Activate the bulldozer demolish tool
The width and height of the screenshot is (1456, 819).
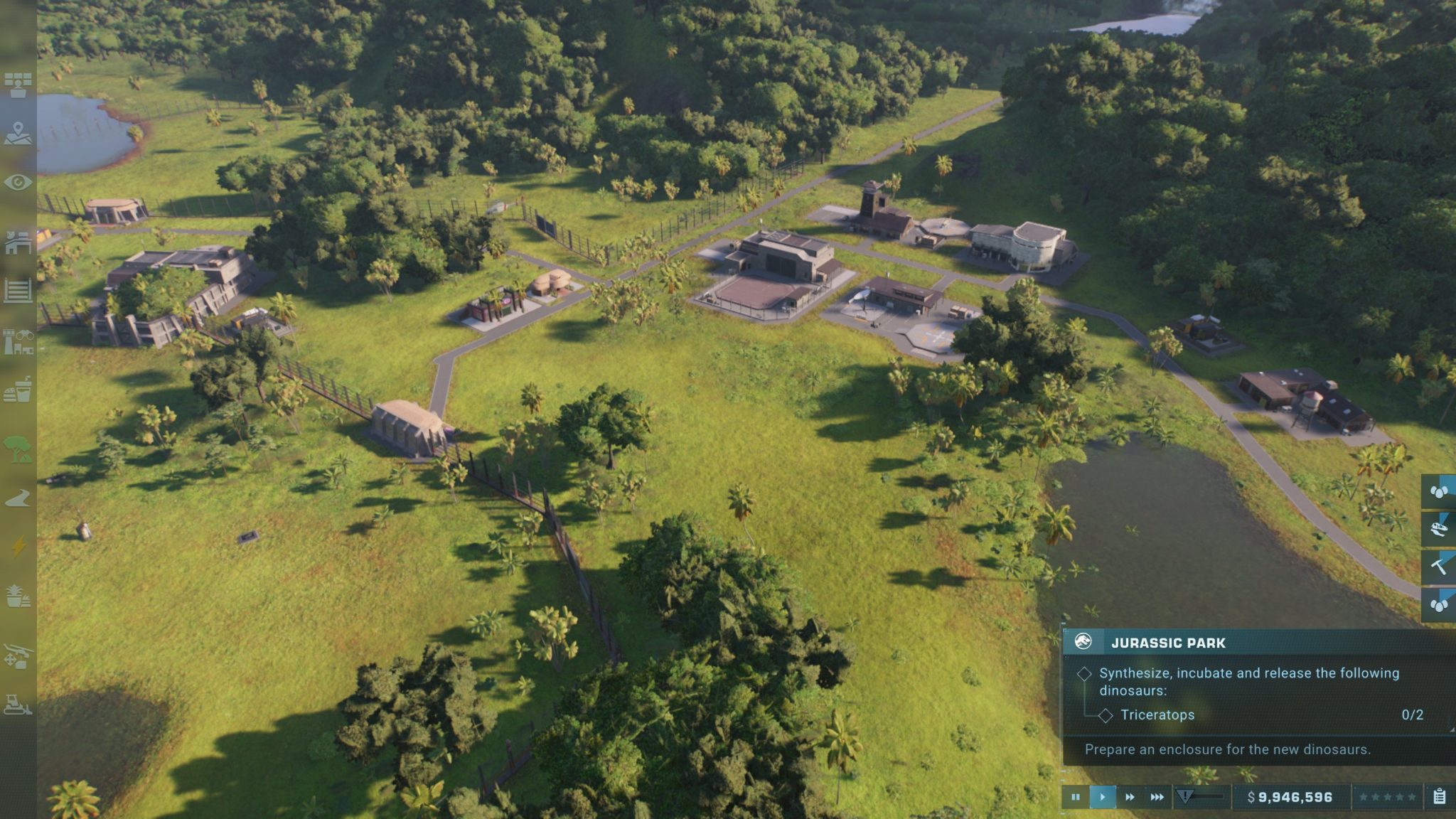tap(18, 705)
